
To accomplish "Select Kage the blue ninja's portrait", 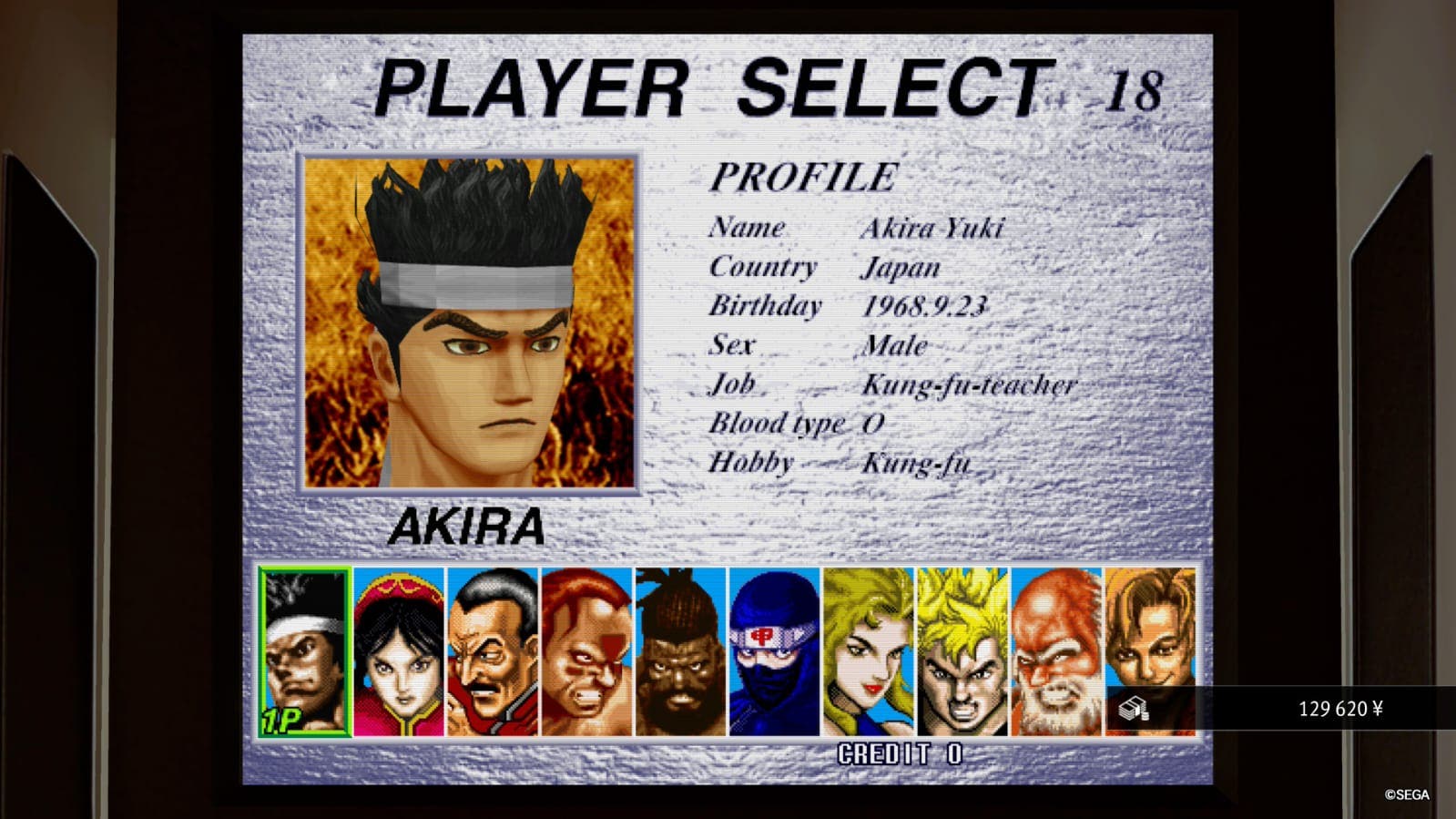I will pos(772,651).
